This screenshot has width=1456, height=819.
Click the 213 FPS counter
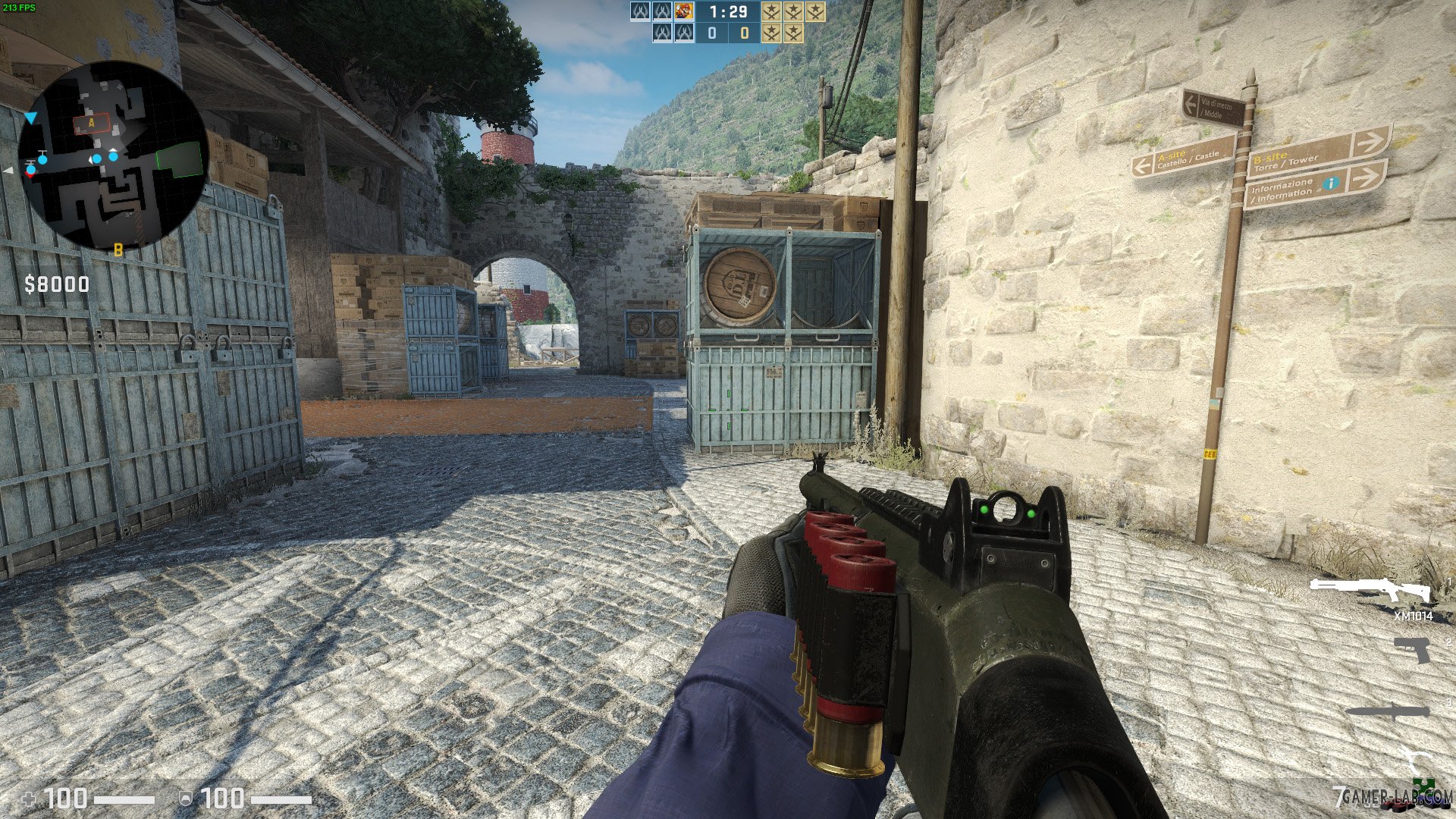click(x=18, y=8)
